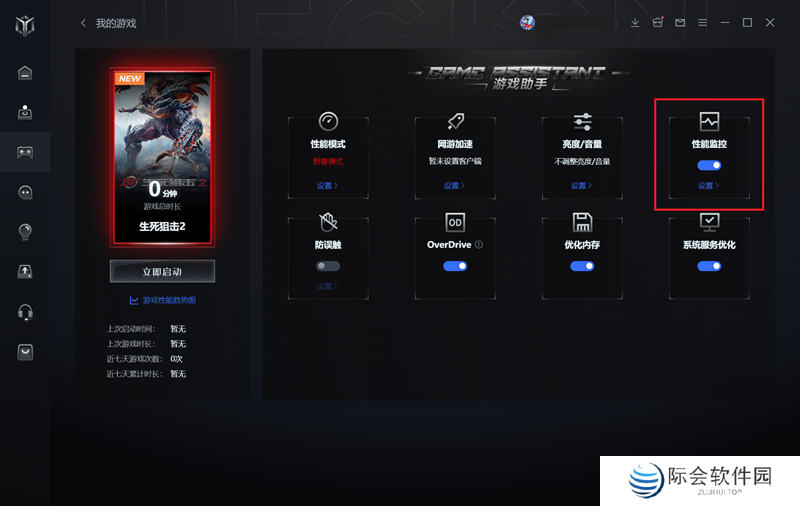Open 游戏性能趋势图 performance trend chart
800x506 pixels.
click(x=163, y=300)
